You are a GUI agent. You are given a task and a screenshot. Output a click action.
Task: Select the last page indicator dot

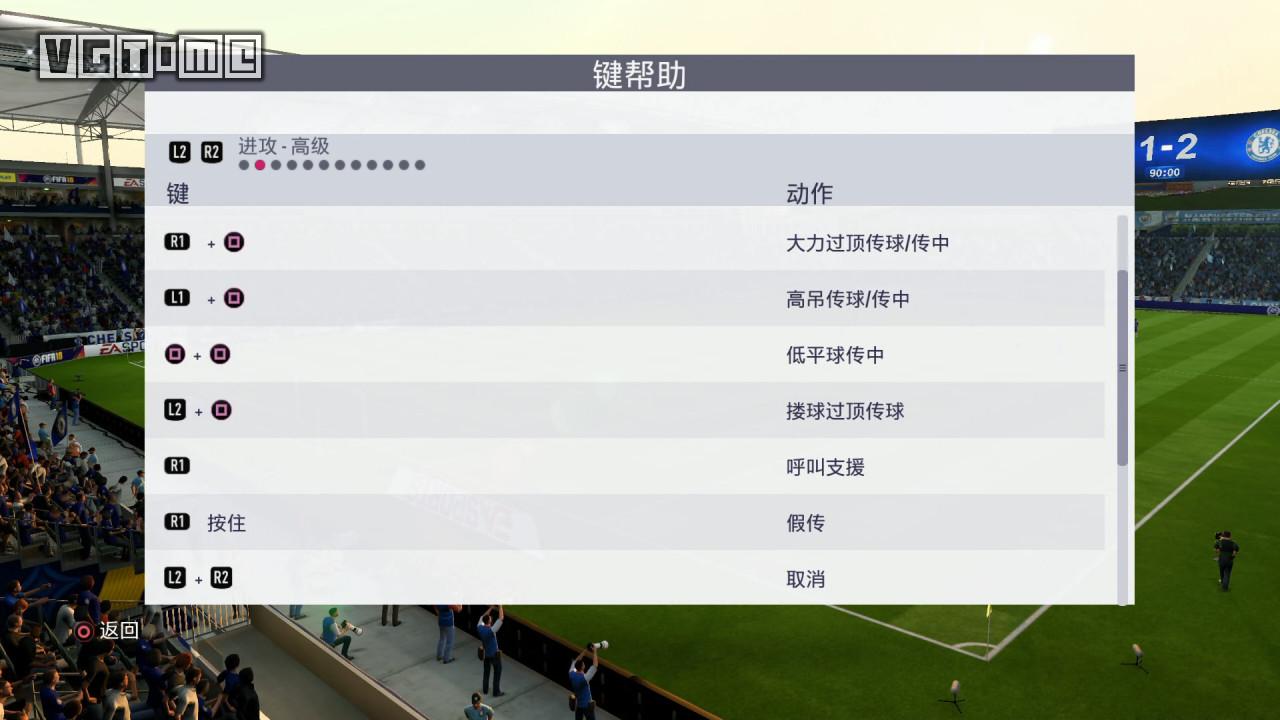click(421, 164)
